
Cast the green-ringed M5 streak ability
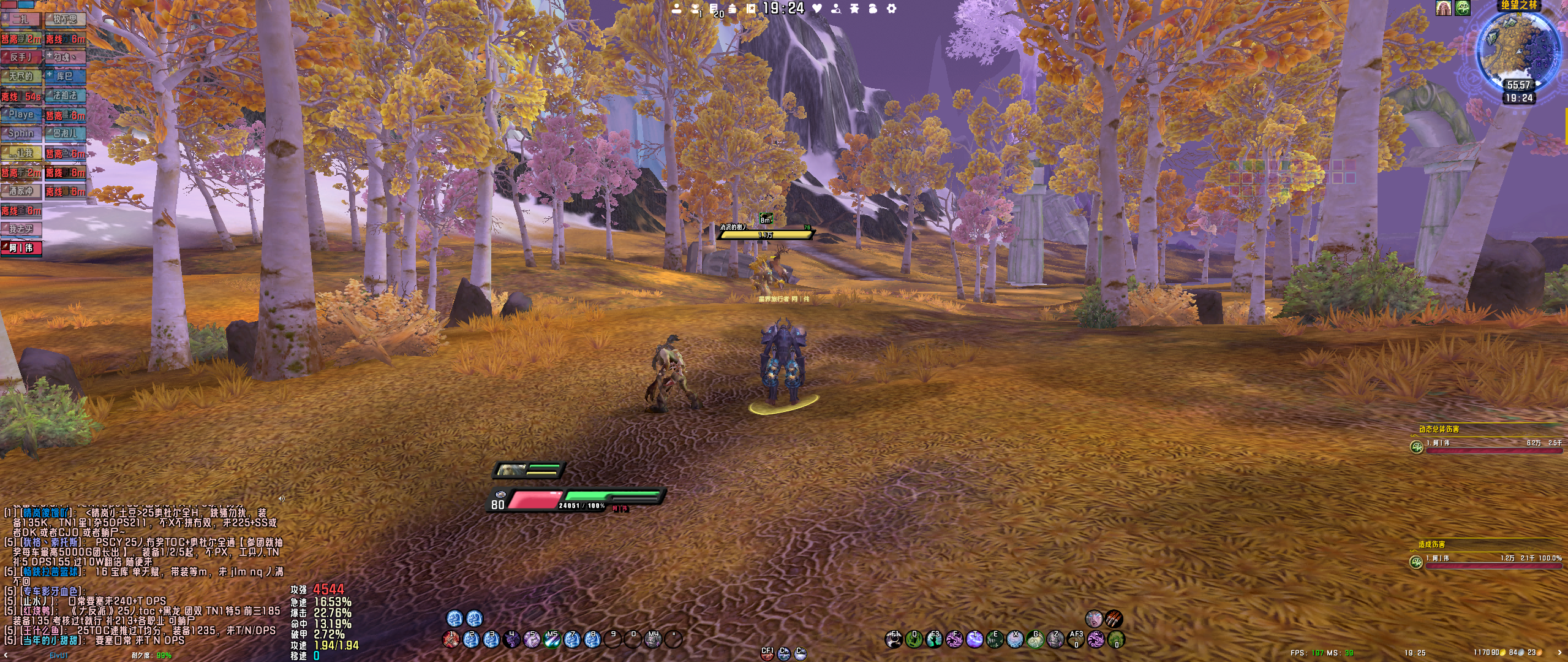(x=552, y=640)
